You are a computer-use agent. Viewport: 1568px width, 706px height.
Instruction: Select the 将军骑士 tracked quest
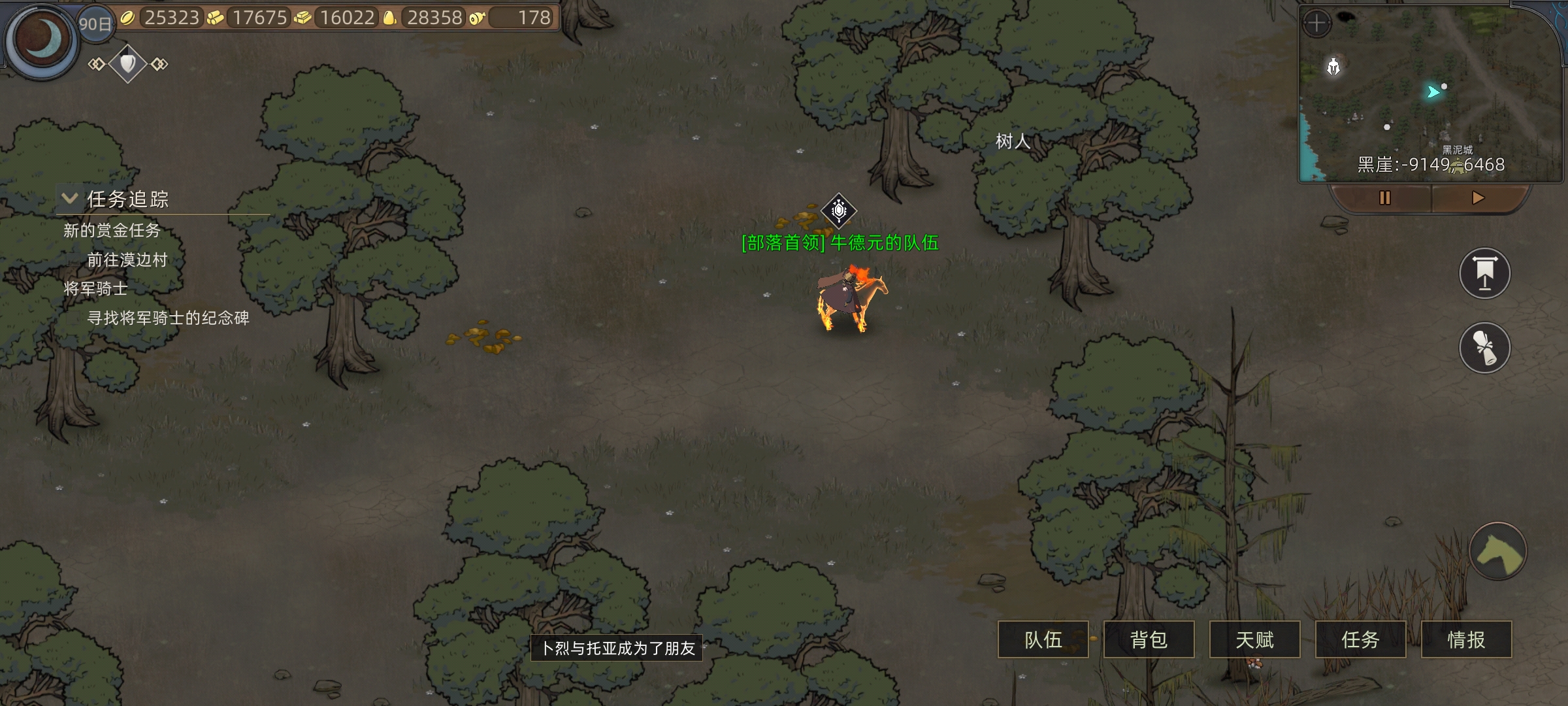click(x=95, y=288)
